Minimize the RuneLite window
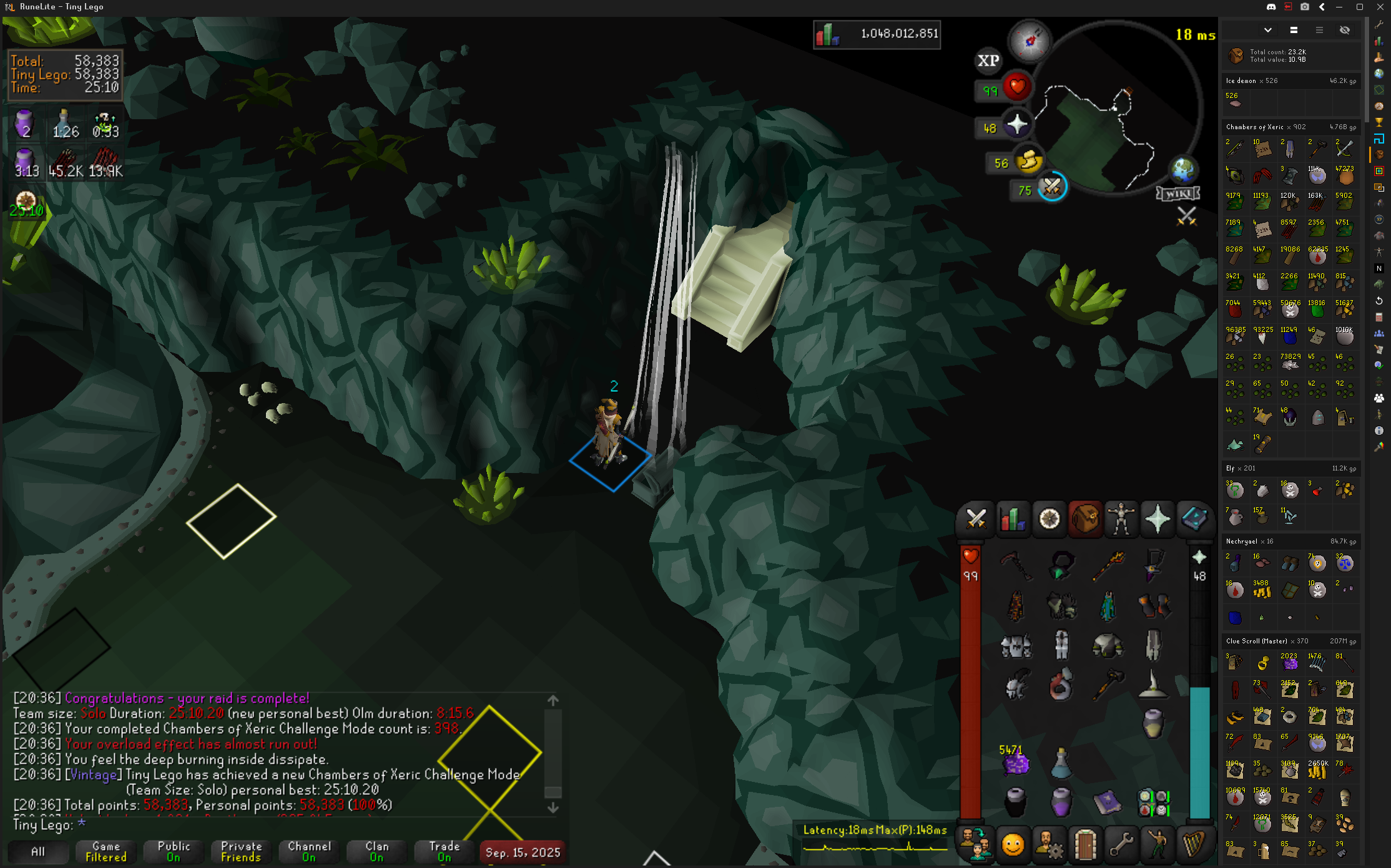The height and width of the screenshot is (868, 1391). [1339, 7]
